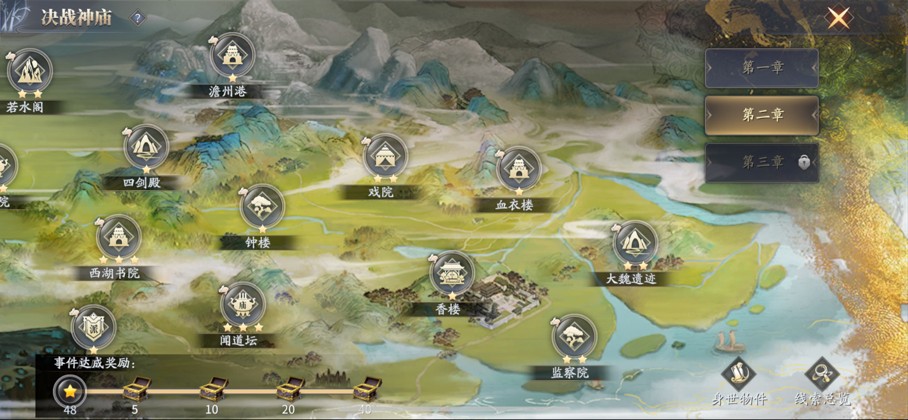Claim the 20-star reward chest
Screen dimensions: 908x420
tap(289, 388)
